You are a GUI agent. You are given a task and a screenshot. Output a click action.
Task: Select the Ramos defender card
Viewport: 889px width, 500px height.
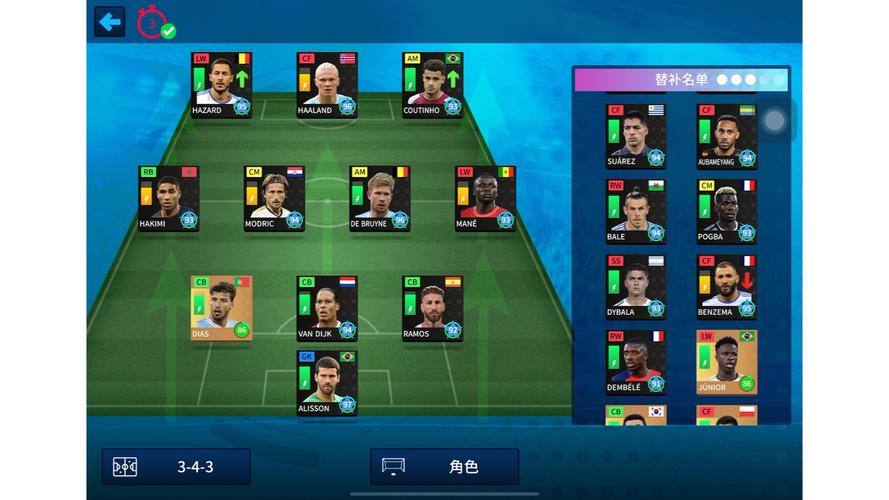click(x=432, y=308)
